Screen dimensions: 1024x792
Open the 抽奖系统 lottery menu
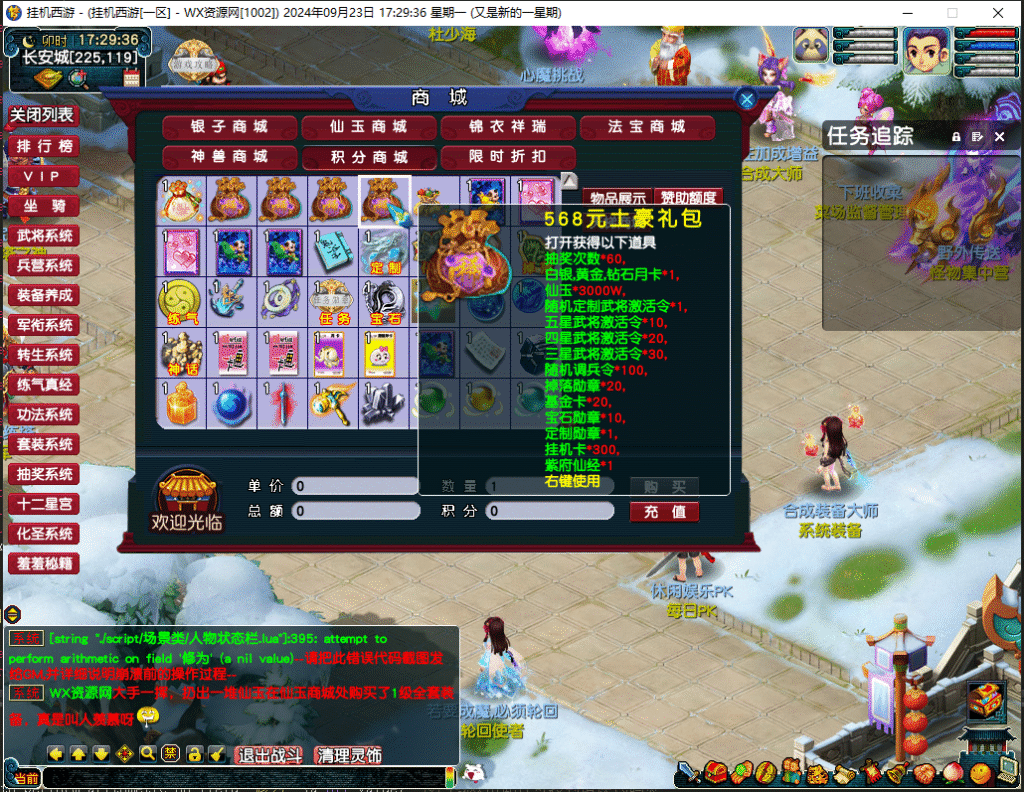(x=44, y=474)
